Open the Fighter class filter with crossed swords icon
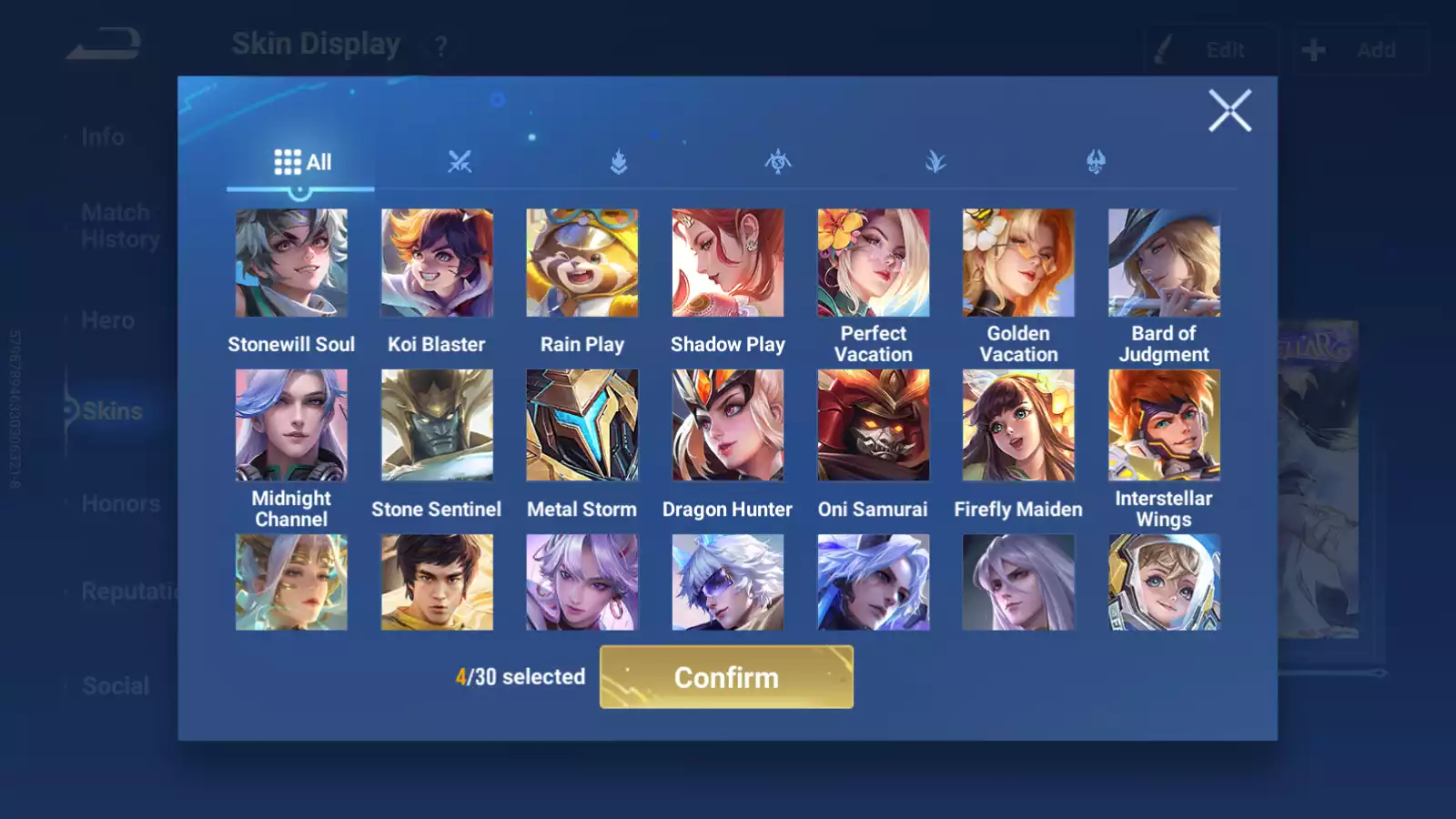This screenshot has height=819, width=1456. (460, 162)
